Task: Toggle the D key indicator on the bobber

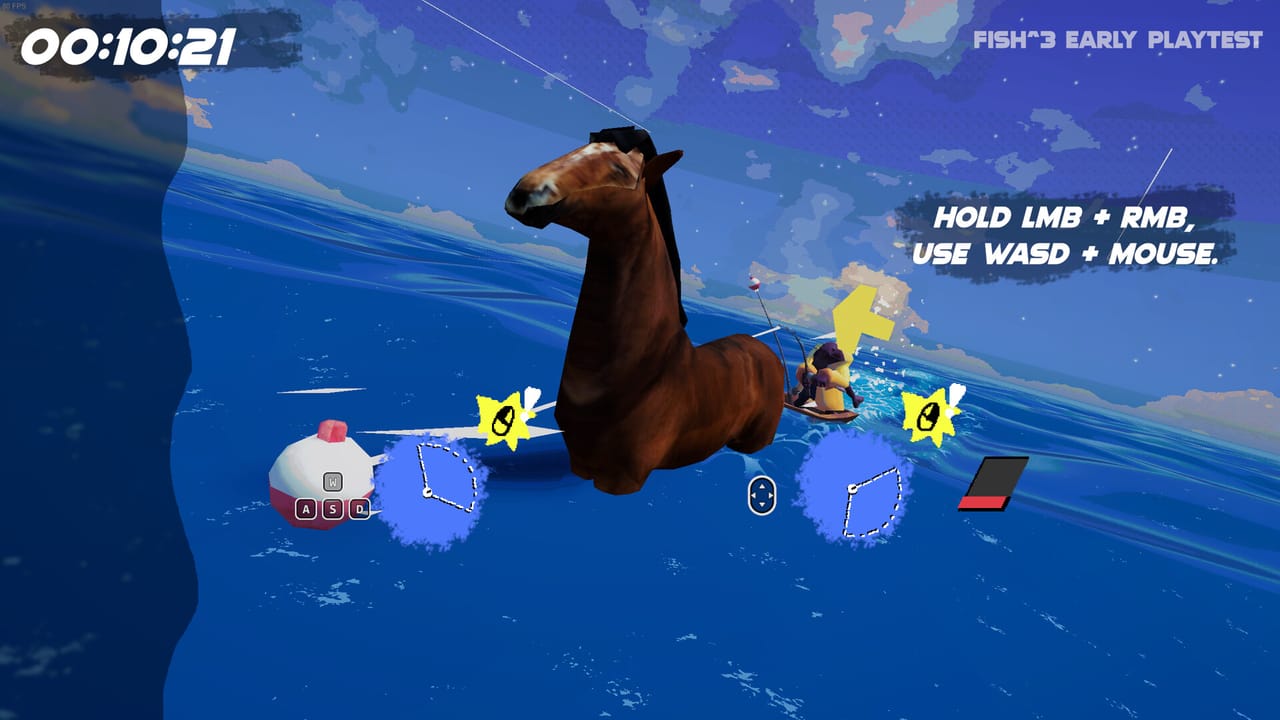Action: coord(361,508)
